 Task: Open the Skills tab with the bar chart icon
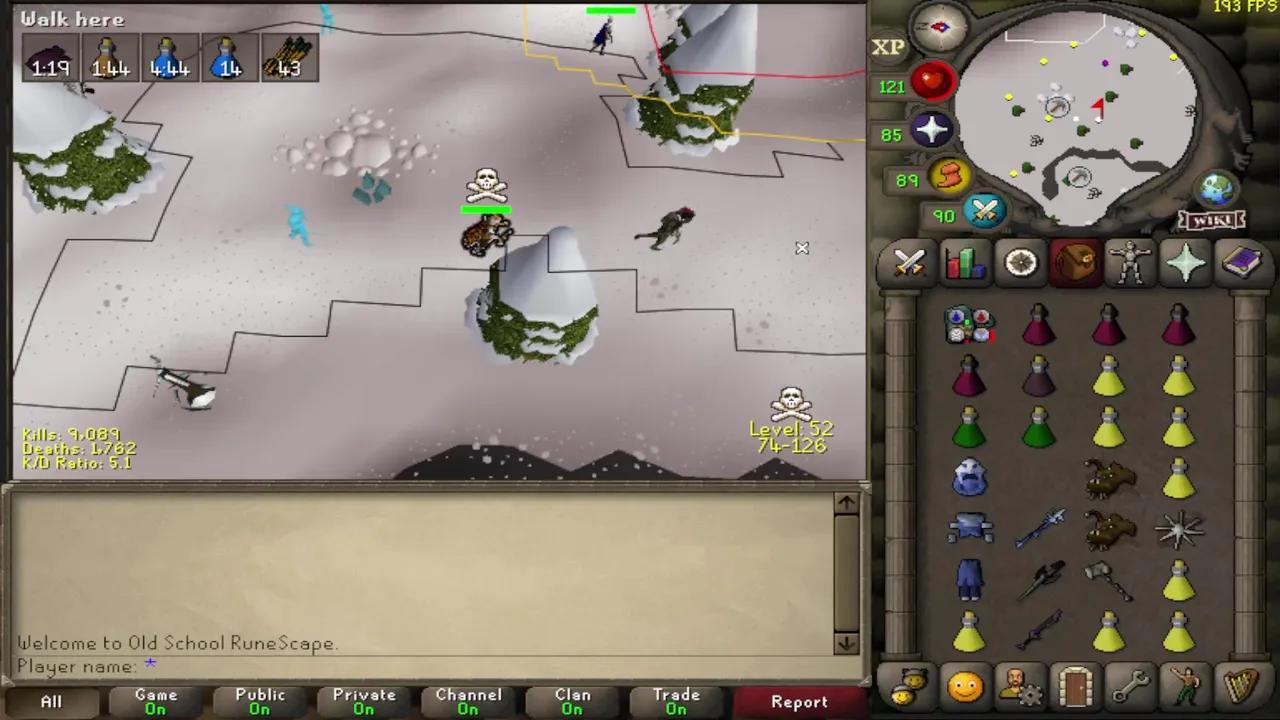click(x=963, y=262)
